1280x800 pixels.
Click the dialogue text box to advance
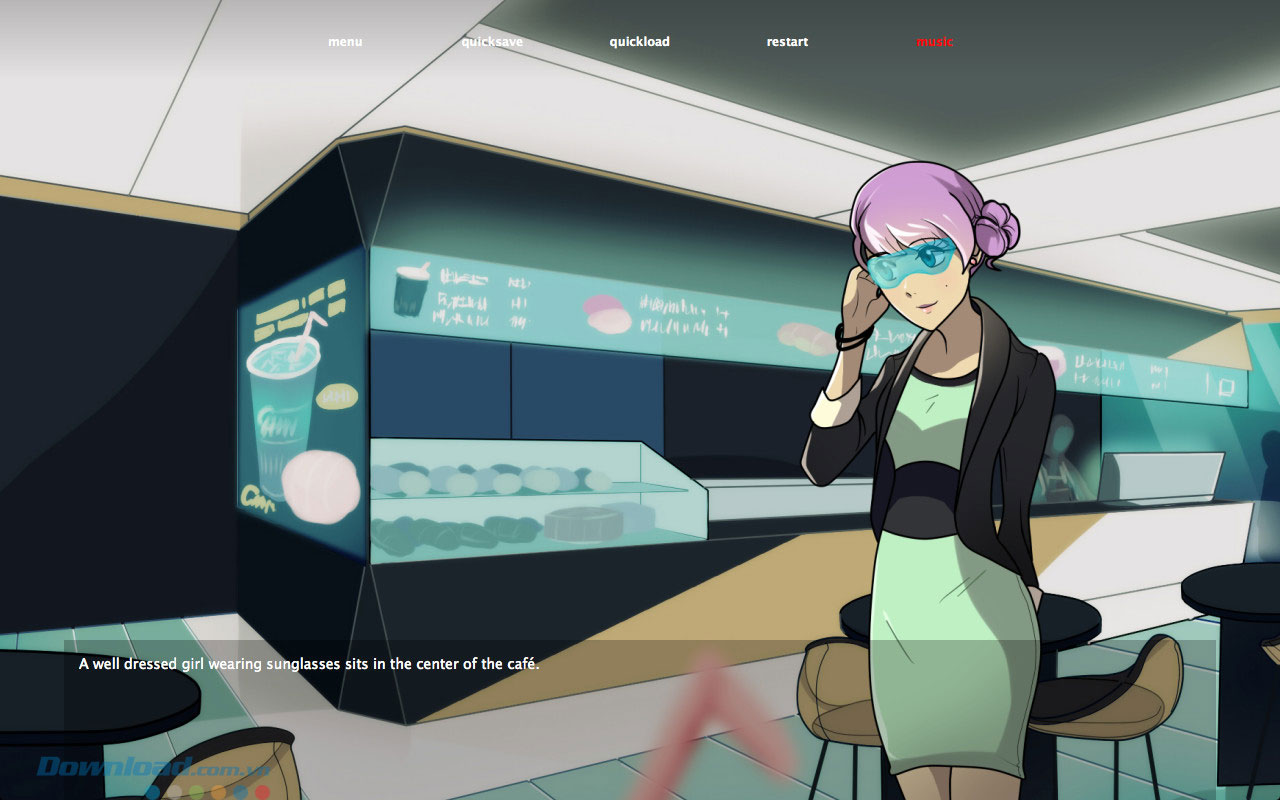[x=400, y=661]
